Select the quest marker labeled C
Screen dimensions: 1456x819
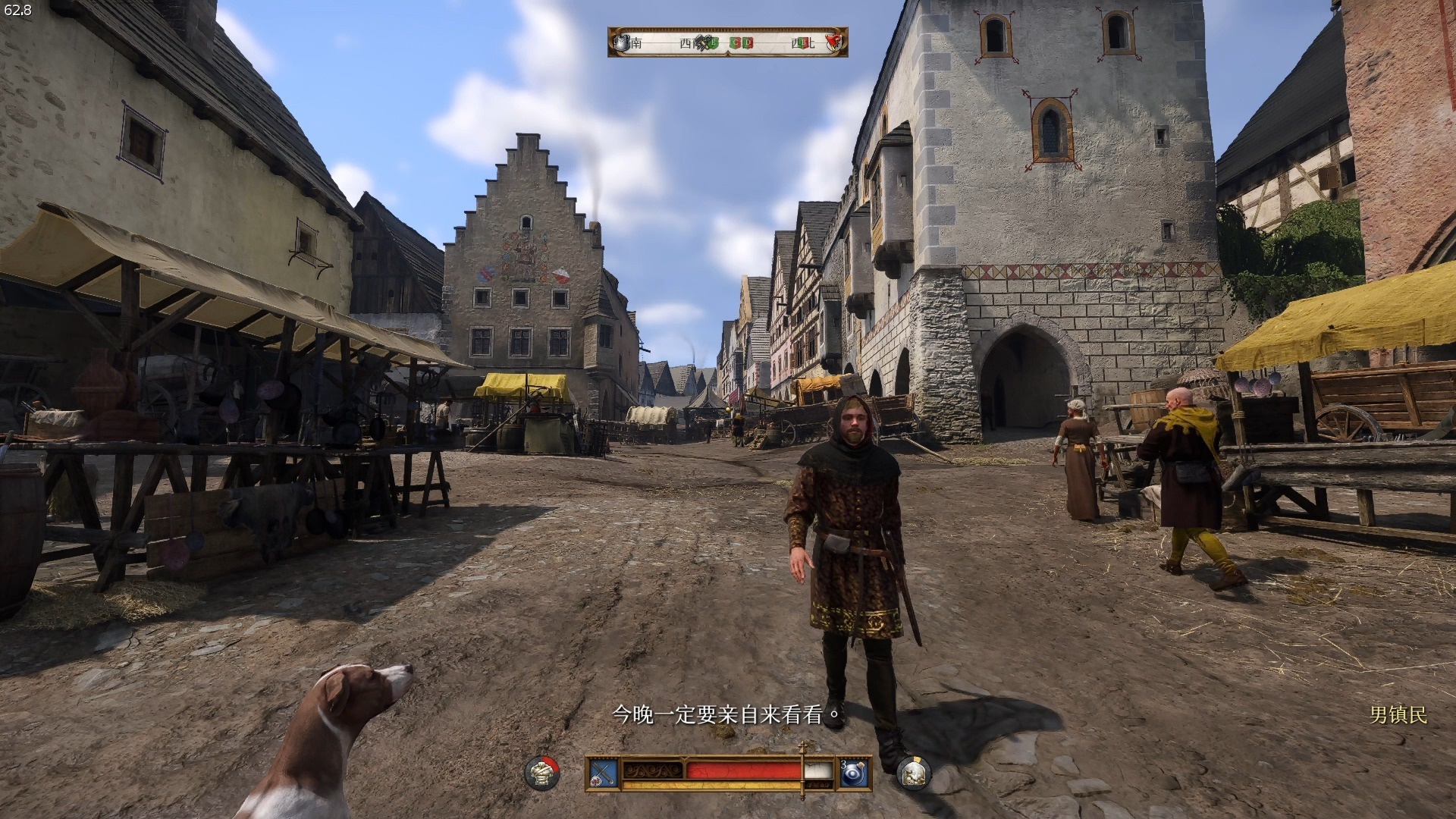point(736,42)
